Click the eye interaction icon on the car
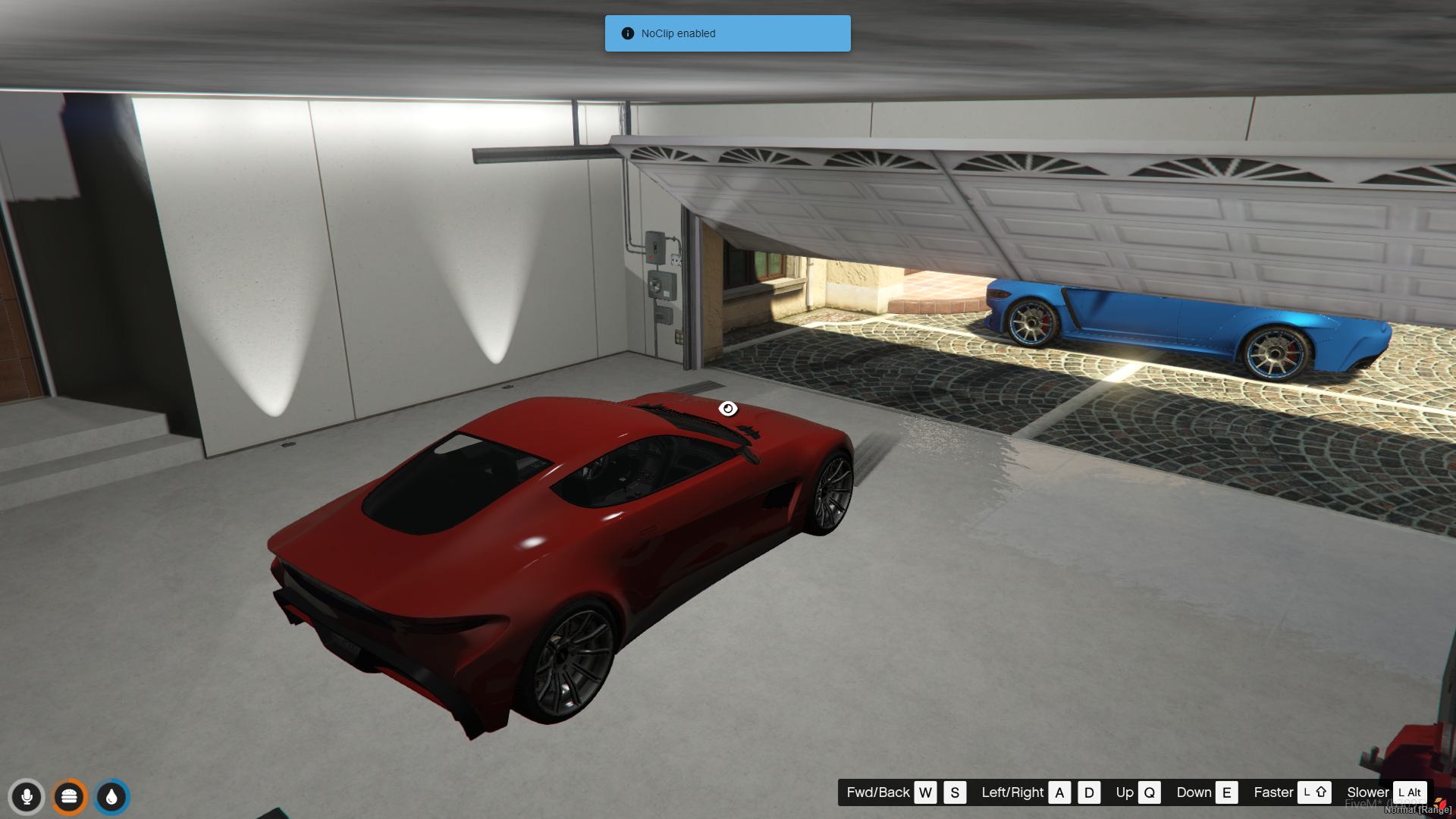 click(x=728, y=409)
